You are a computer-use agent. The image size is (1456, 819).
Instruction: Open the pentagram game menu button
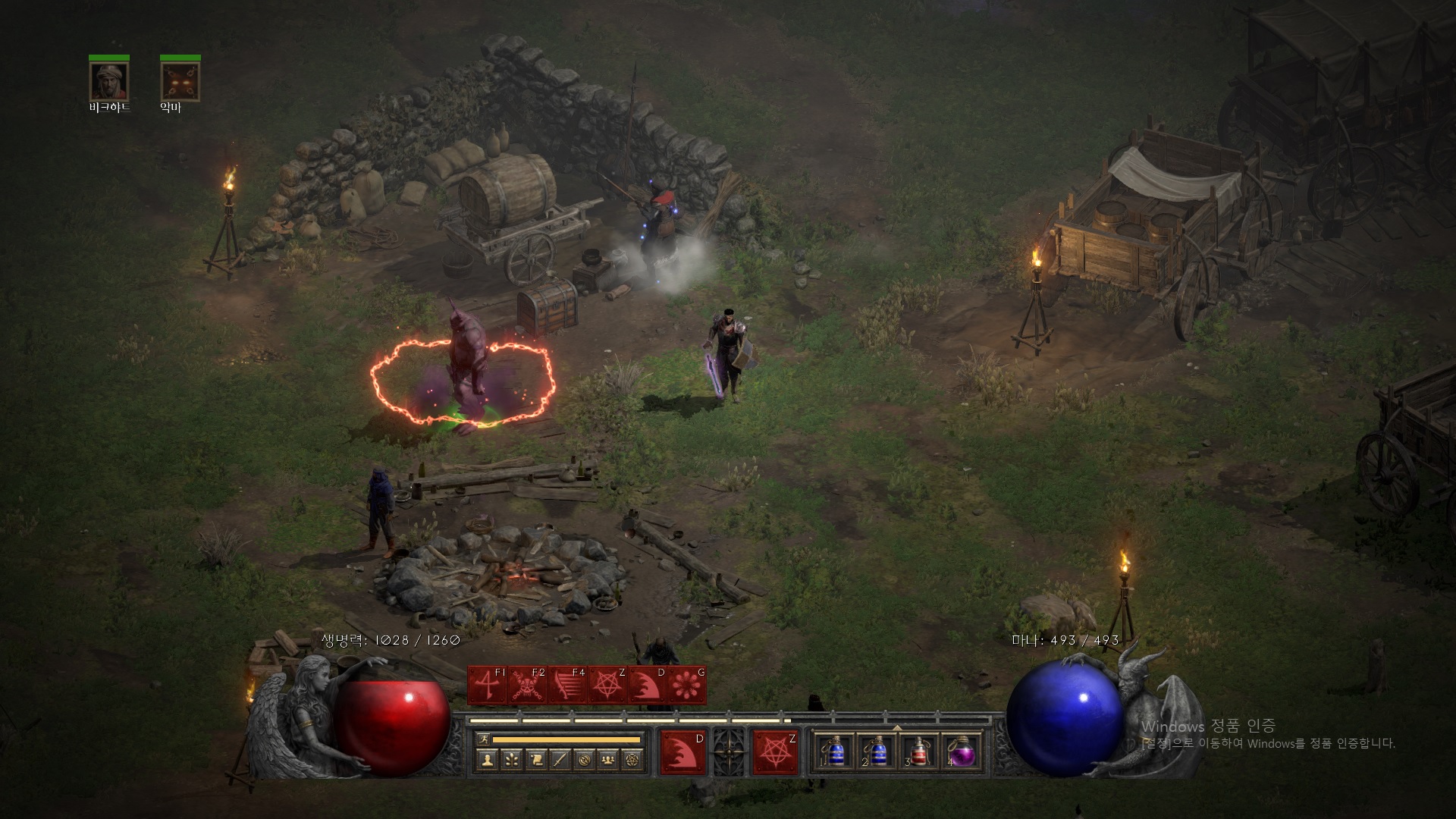click(632, 759)
